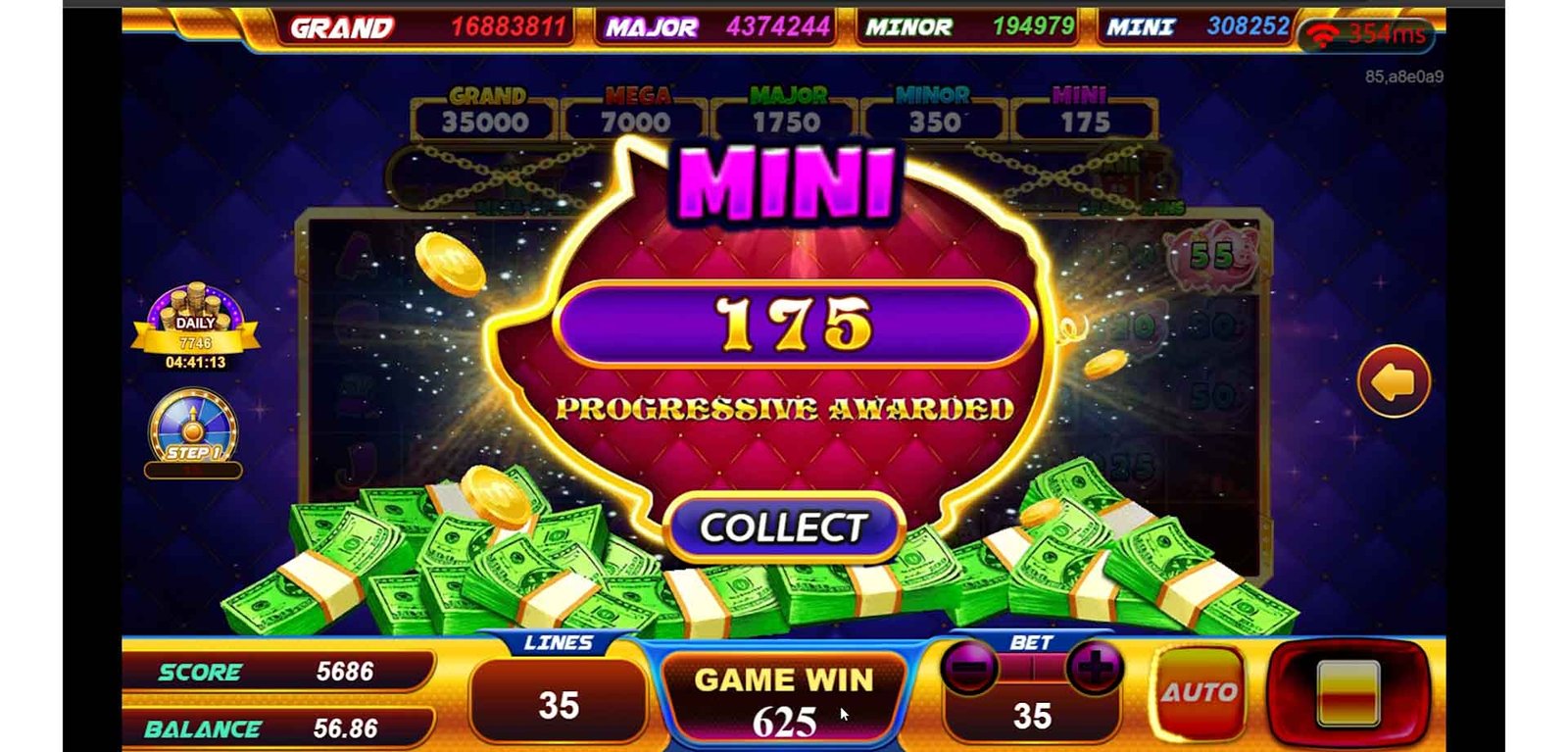
Task: Open the Daily coins bonus
Action: click(195, 326)
